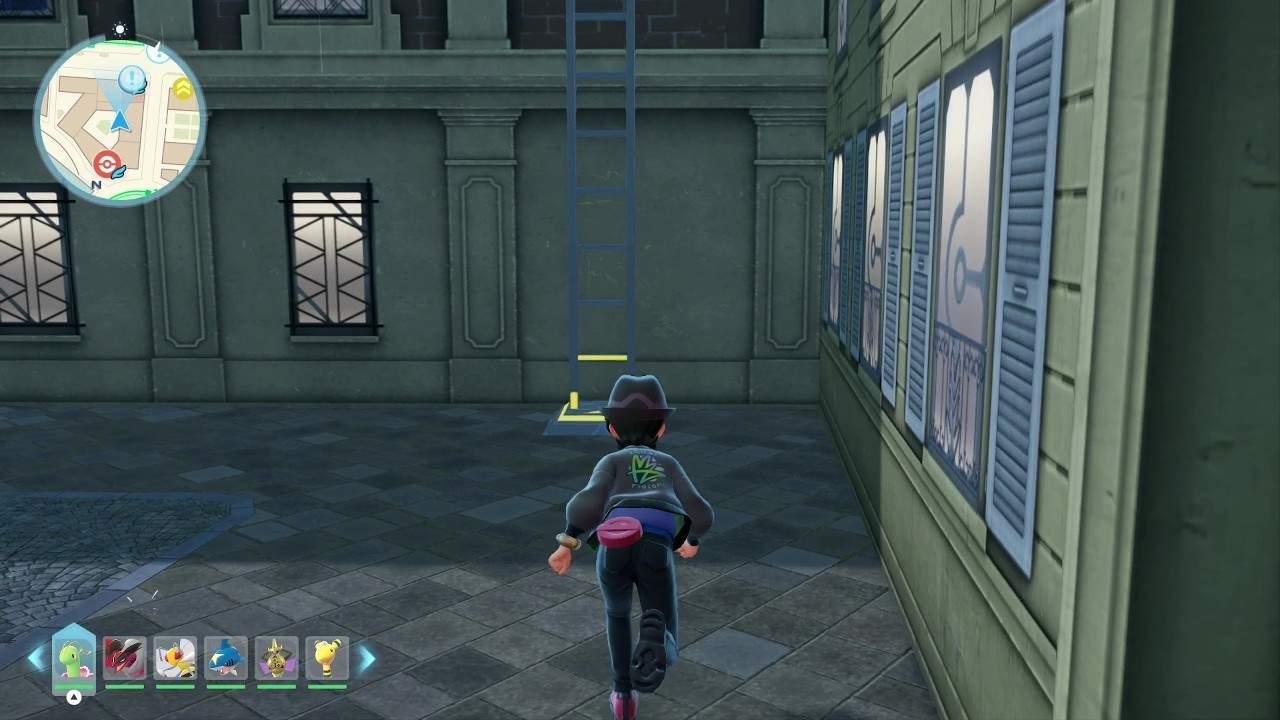
Task: Open the circular minimap
Action: (120, 120)
